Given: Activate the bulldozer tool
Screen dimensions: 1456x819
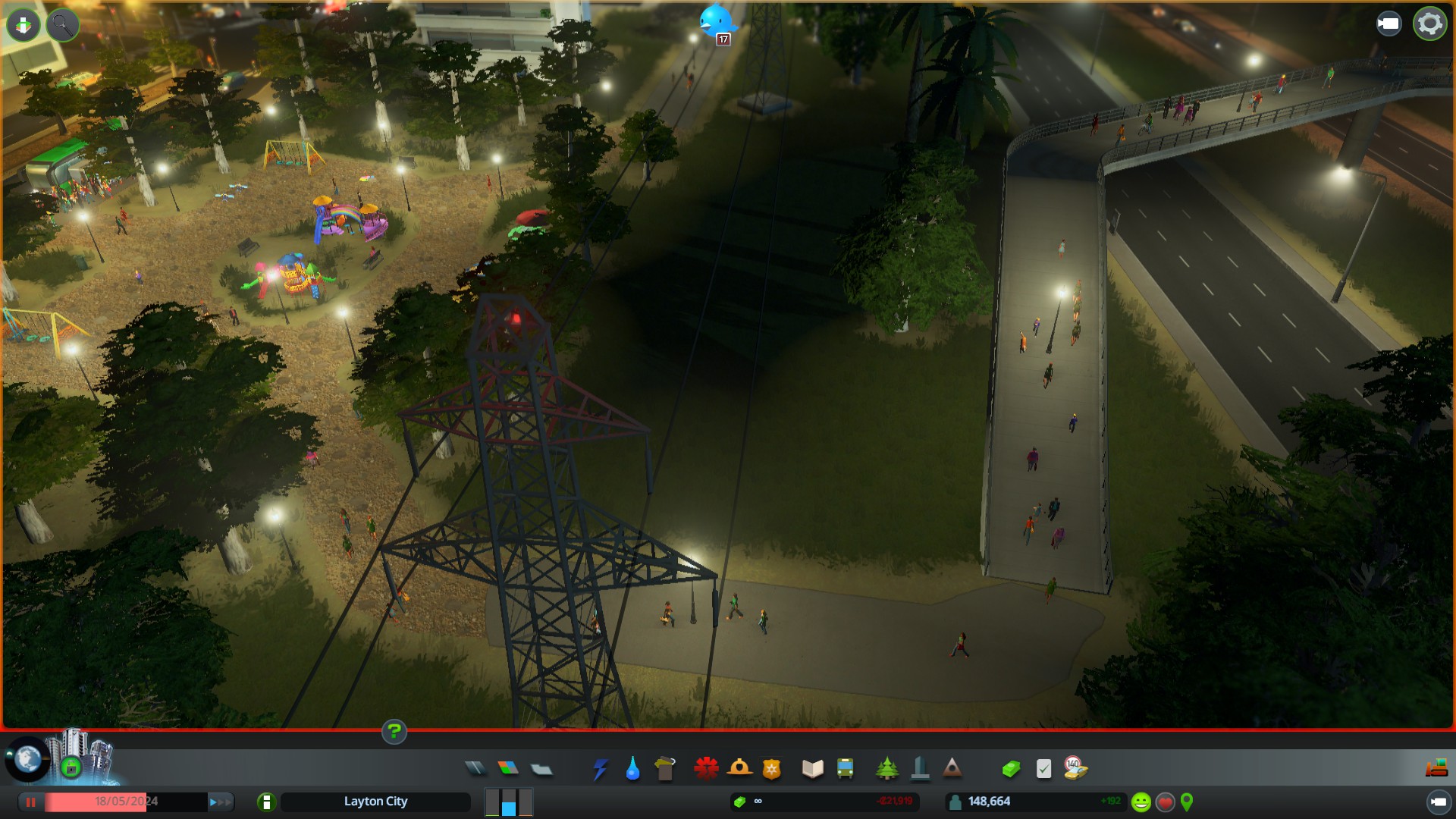Looking at the screenshot, I should (1436, 769).
